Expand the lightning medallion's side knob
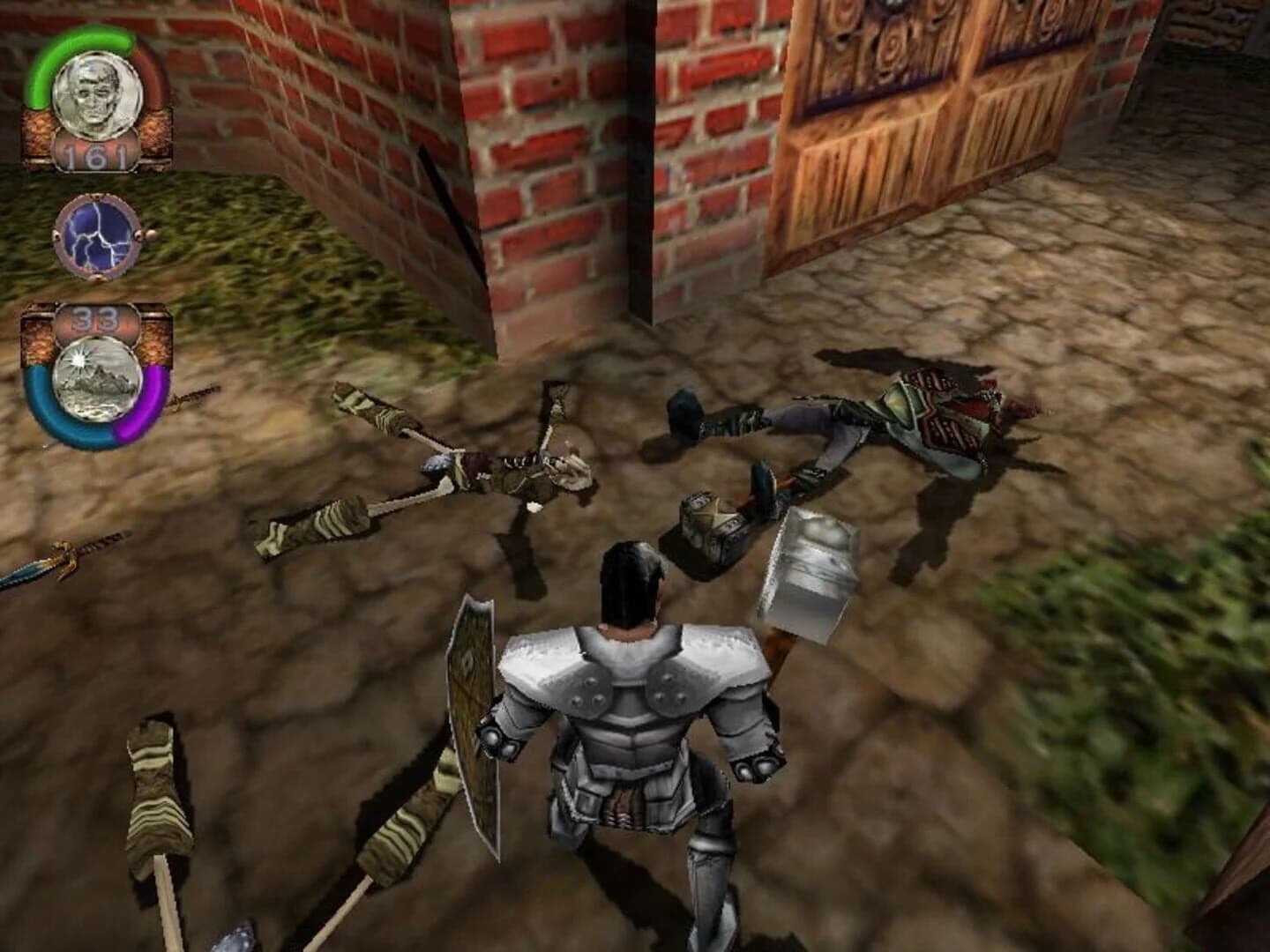Screen dimensions: 1270x952 146,234
